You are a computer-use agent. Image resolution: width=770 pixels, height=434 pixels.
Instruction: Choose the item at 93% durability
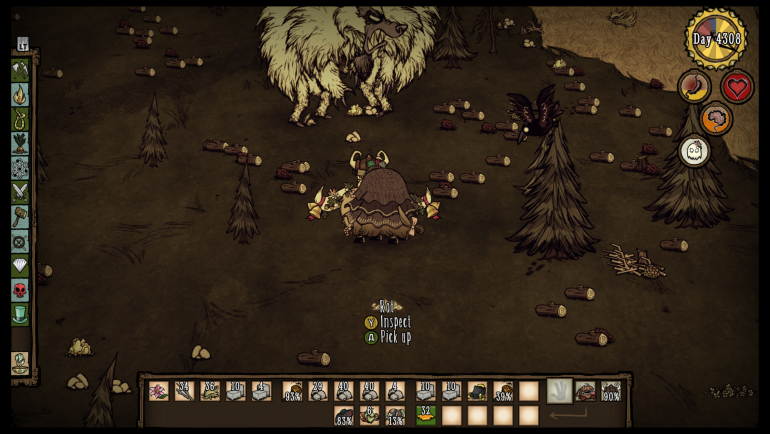(292, 391)
